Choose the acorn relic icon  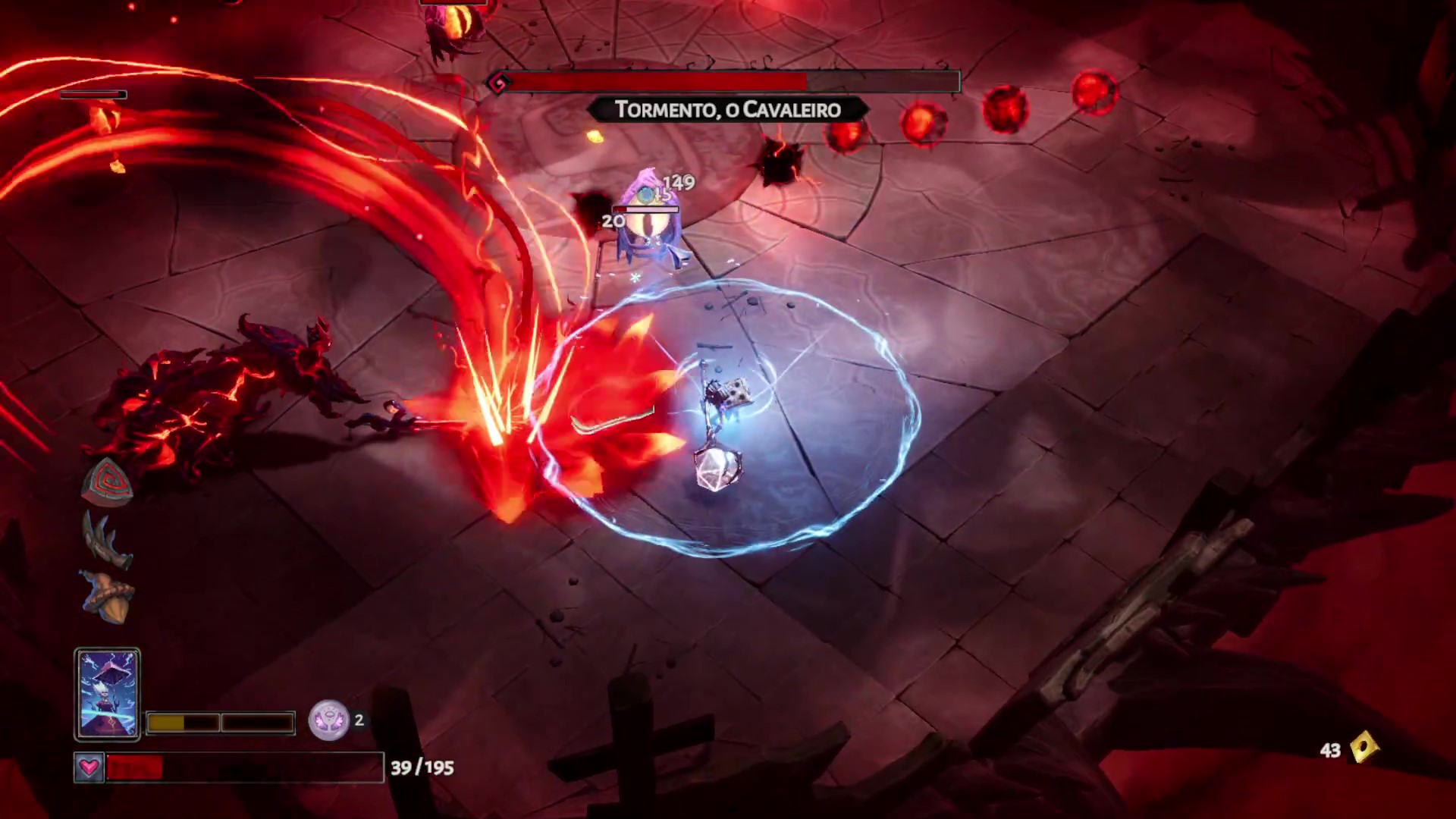pos(109,597)
